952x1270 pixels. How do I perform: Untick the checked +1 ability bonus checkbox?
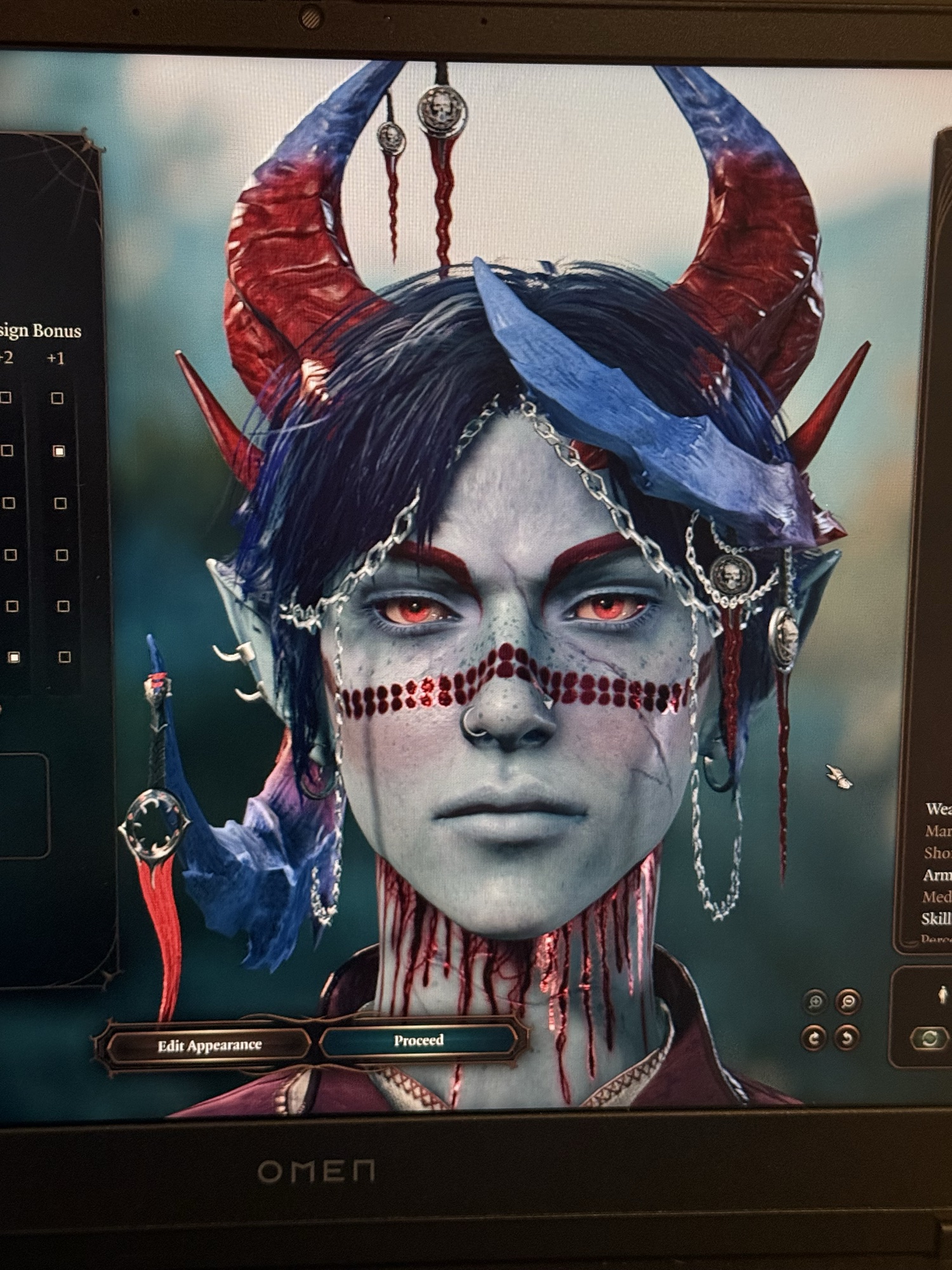(58, 451)
